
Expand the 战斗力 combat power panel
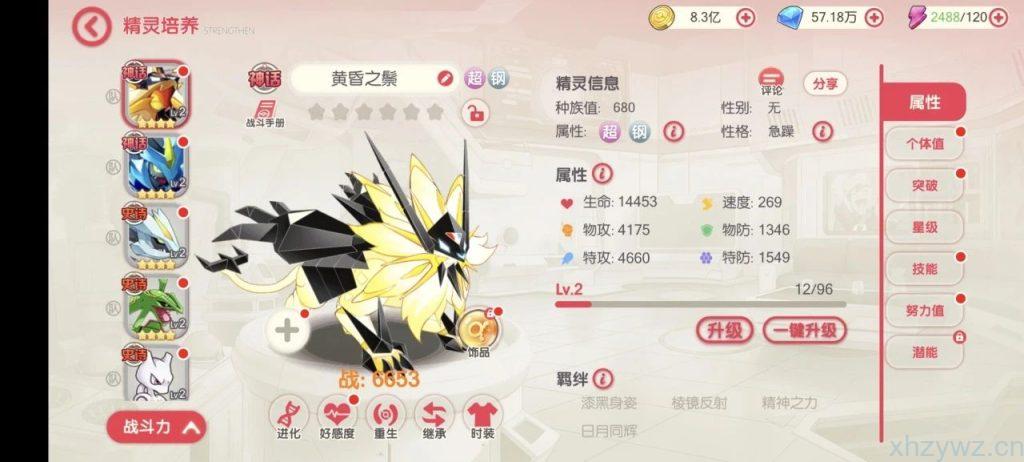[157, 427]
